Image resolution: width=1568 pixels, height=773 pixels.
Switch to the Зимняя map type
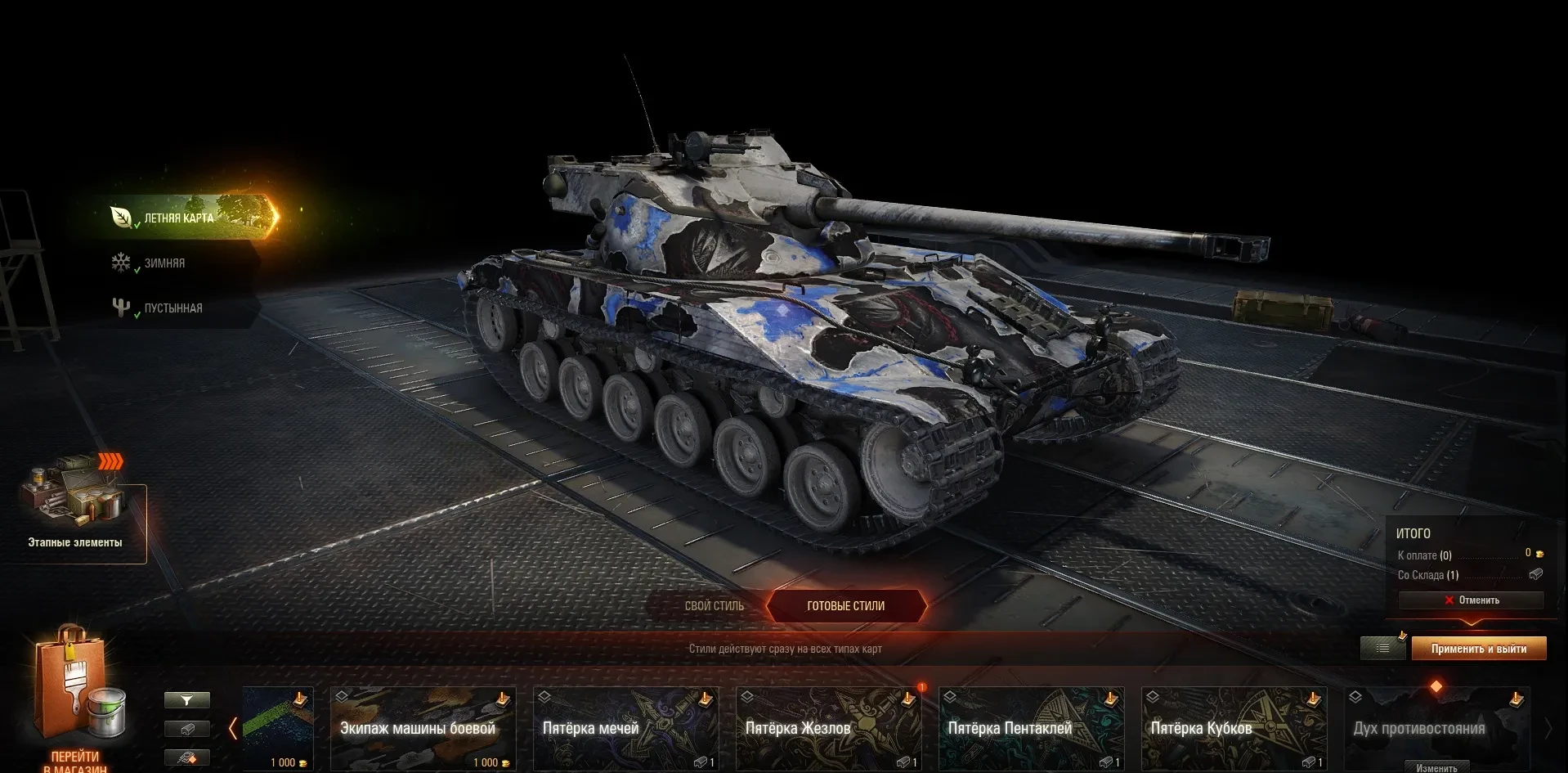164,263
